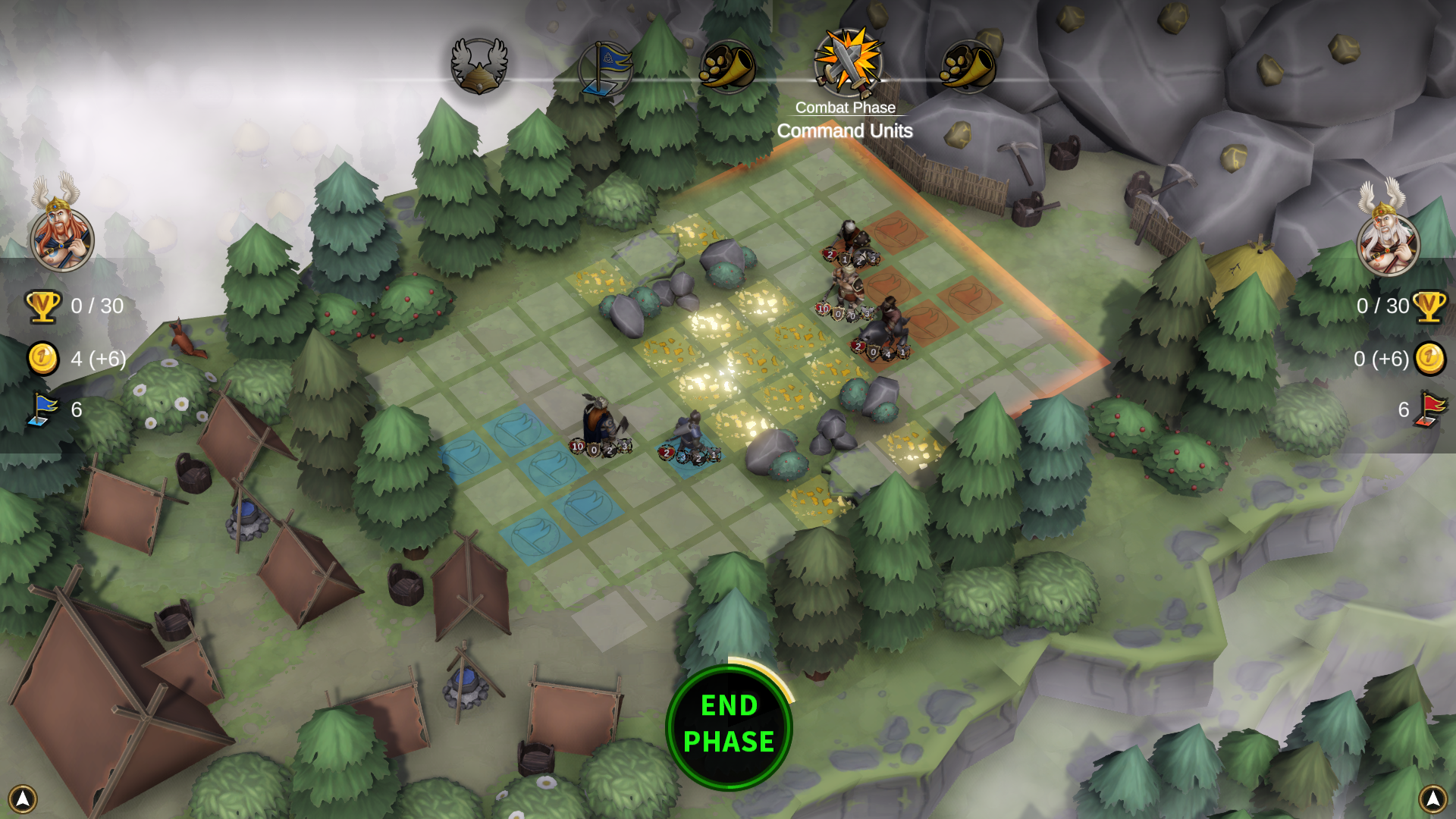The height and width of the screenshot is (819, 1456).
Task: Click the END PHASE button
Action: (729, 726)
